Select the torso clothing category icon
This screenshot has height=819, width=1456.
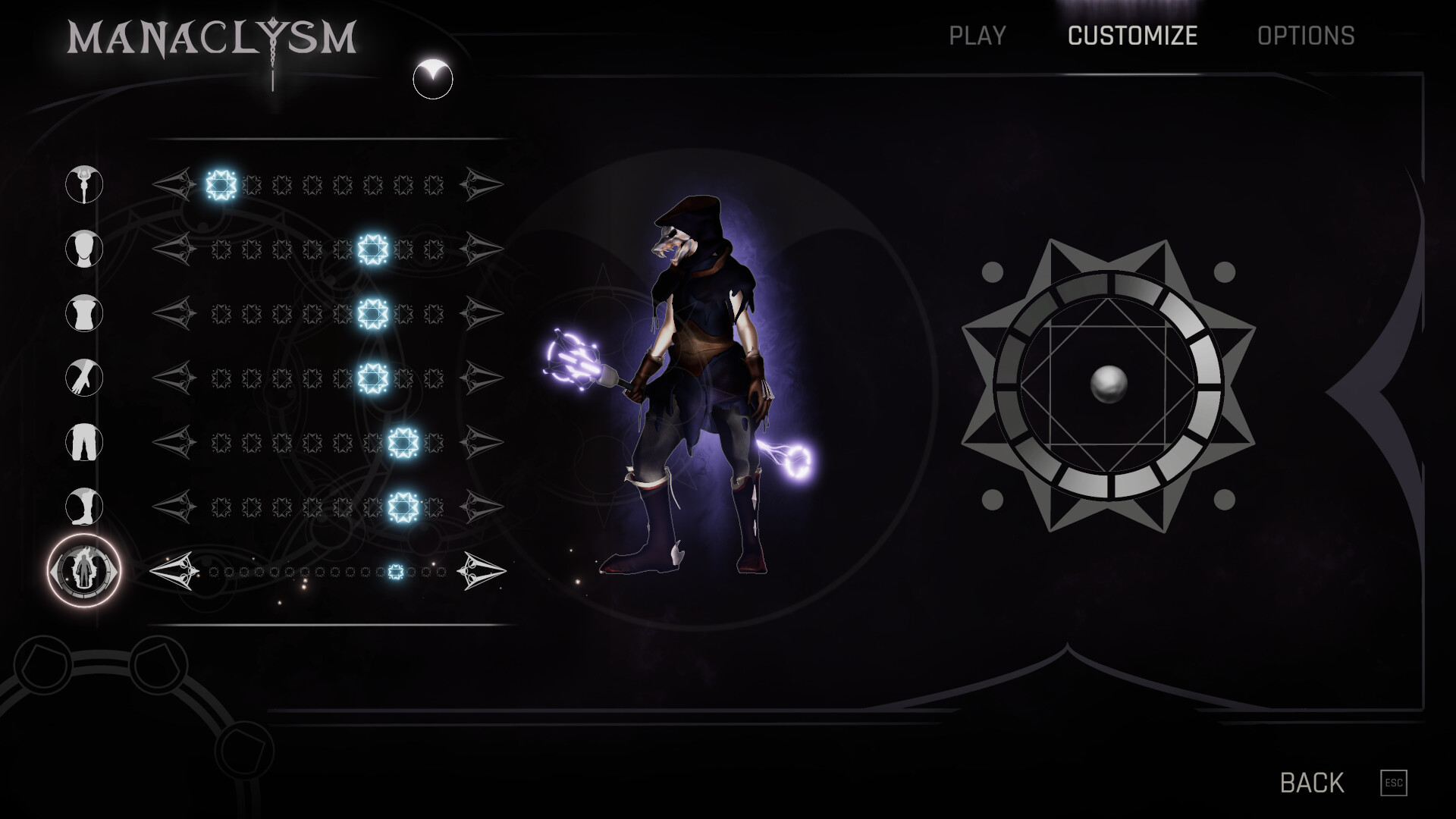click(x=83, y=314)
